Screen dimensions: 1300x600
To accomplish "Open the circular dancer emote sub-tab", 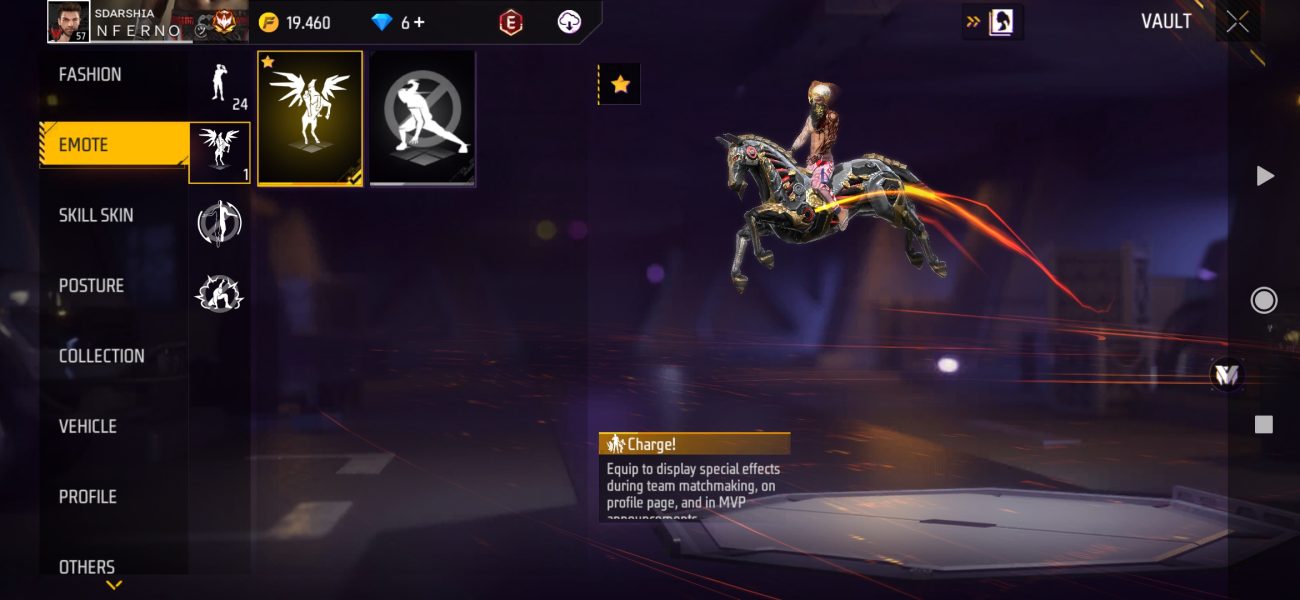I will 220,223.
